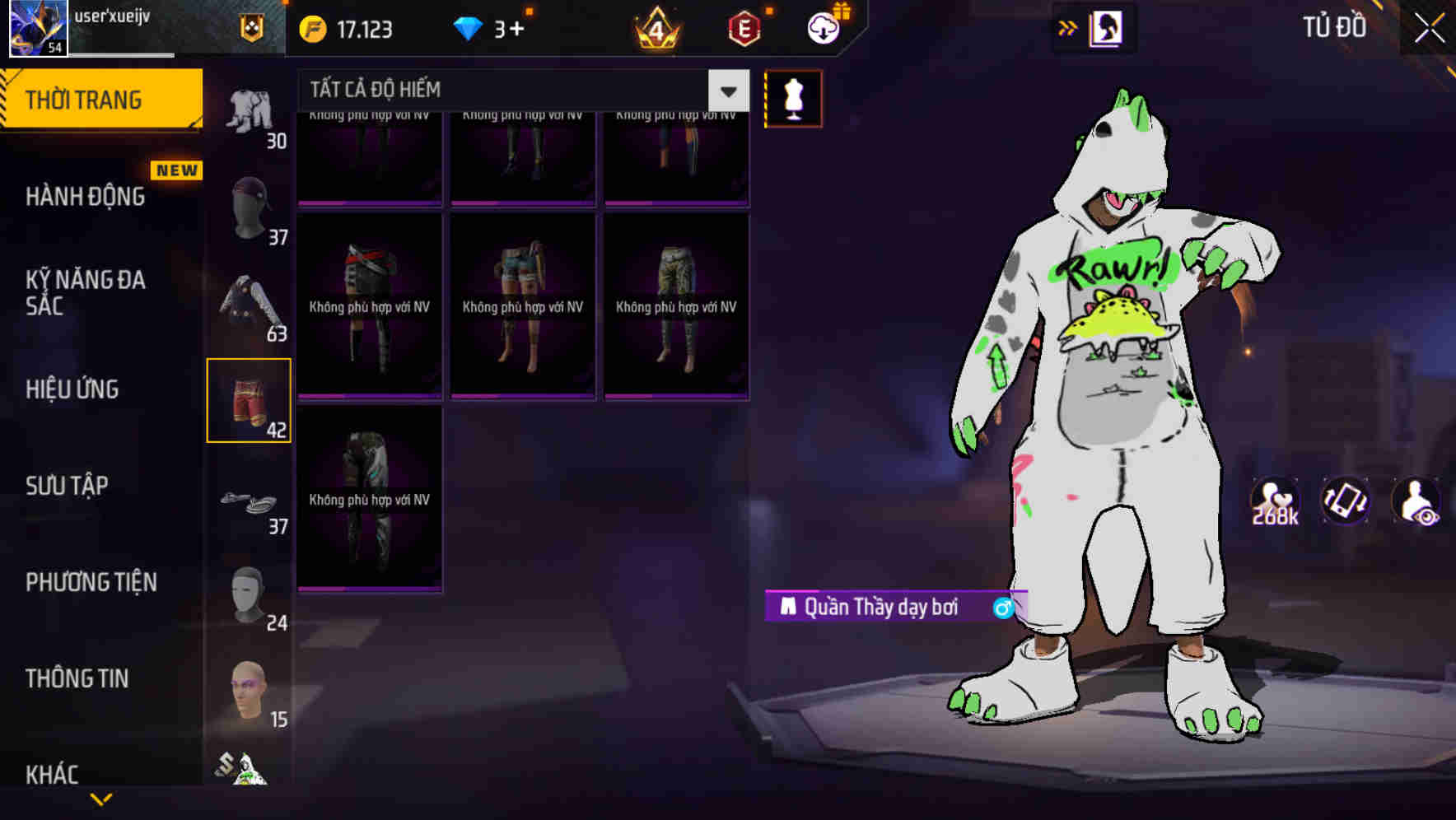Open the diamond top-up icon
1456x820 pixels.
(x=468, y=29)
